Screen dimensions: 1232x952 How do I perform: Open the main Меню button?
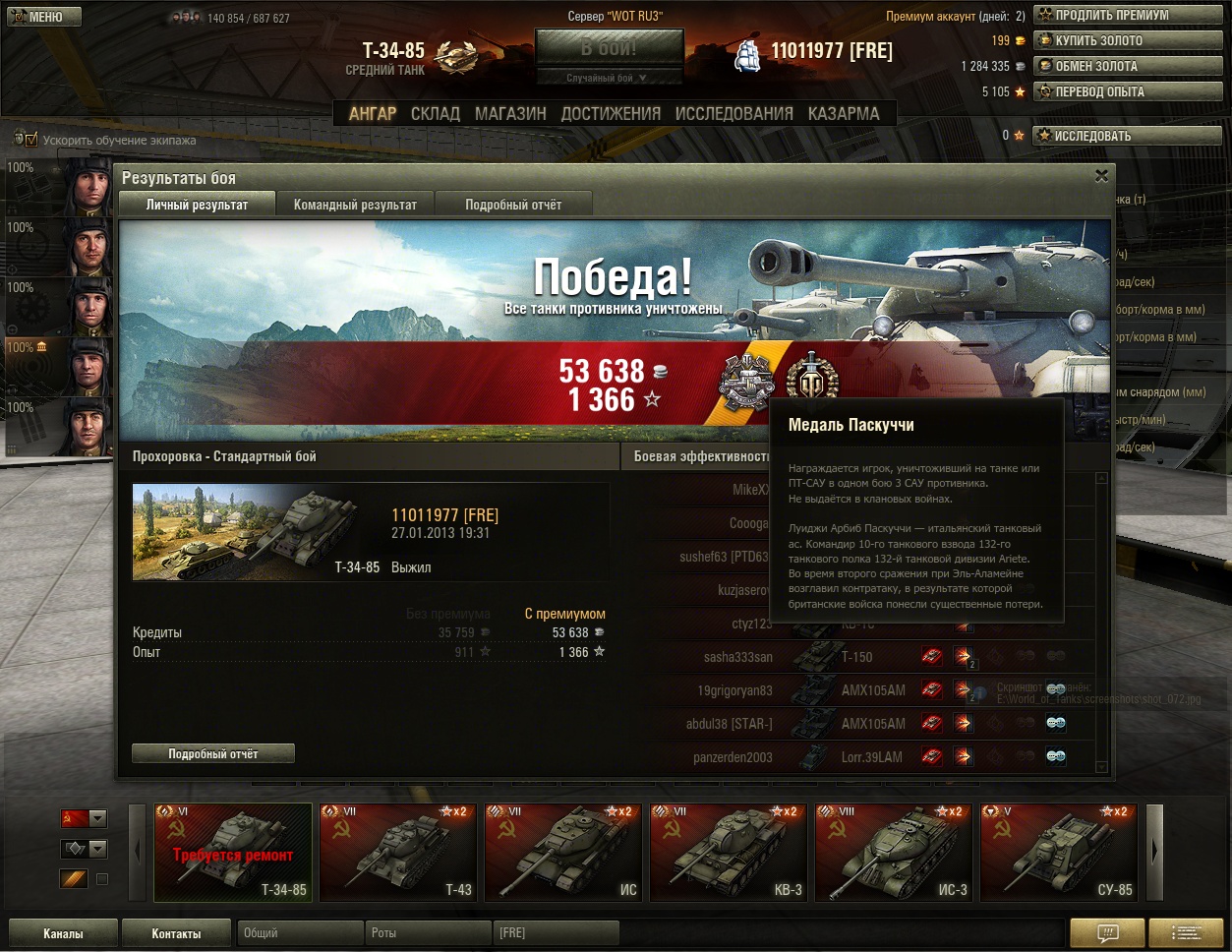(x=41, y=17)
